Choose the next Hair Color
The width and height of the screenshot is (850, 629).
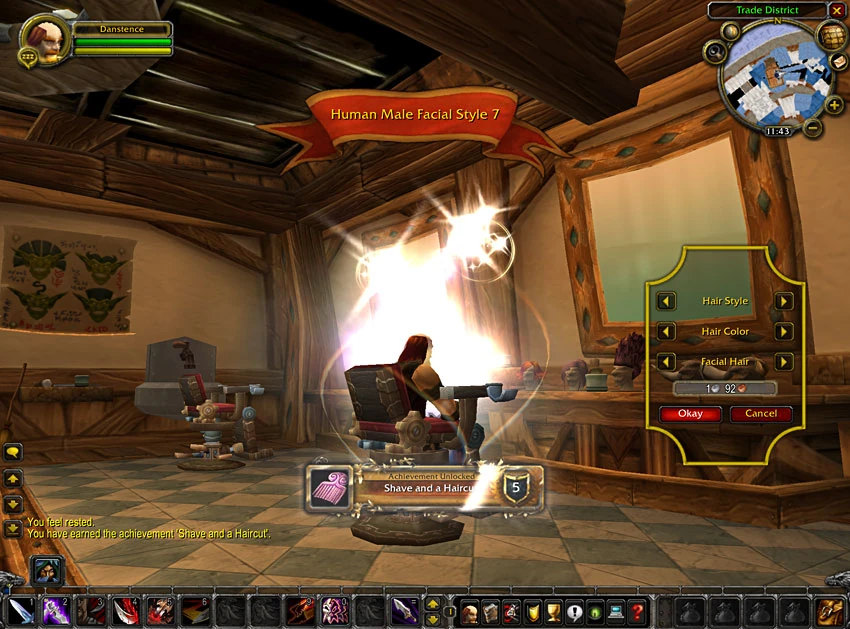pyautogui.click(x=784, y=332)
